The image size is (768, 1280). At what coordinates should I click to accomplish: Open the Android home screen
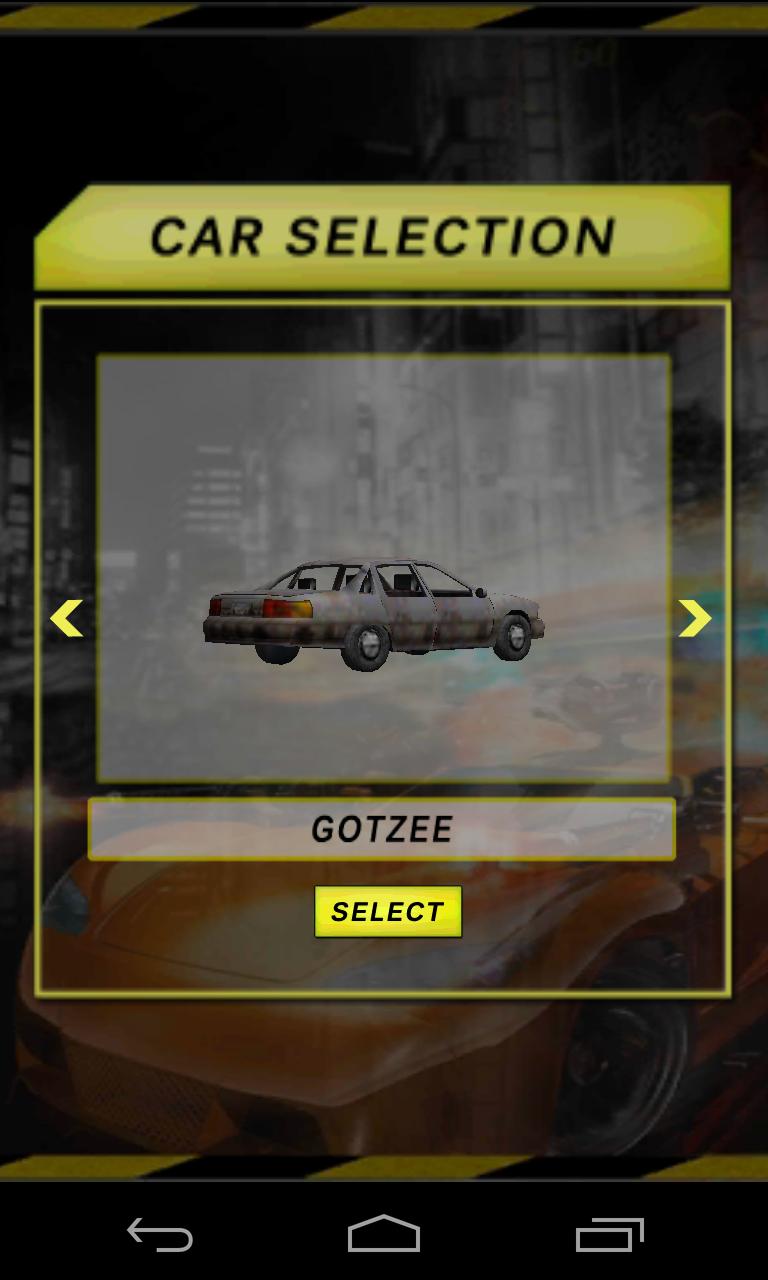[x=384, y=1235]
